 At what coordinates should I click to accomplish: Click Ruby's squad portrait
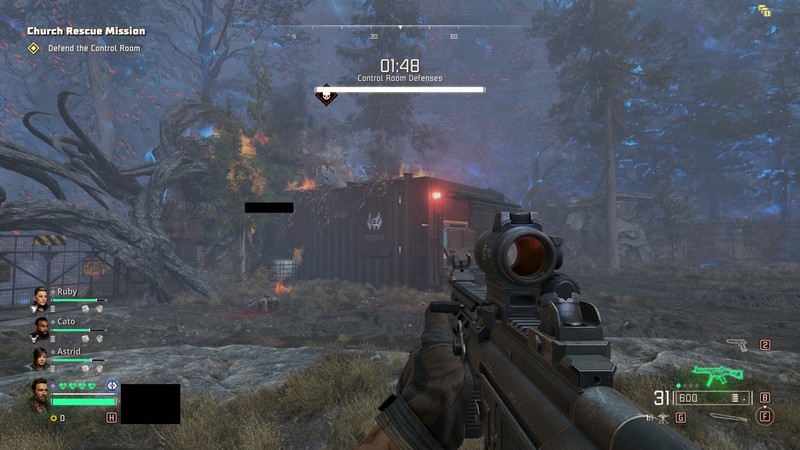click(x=41, y=297)
